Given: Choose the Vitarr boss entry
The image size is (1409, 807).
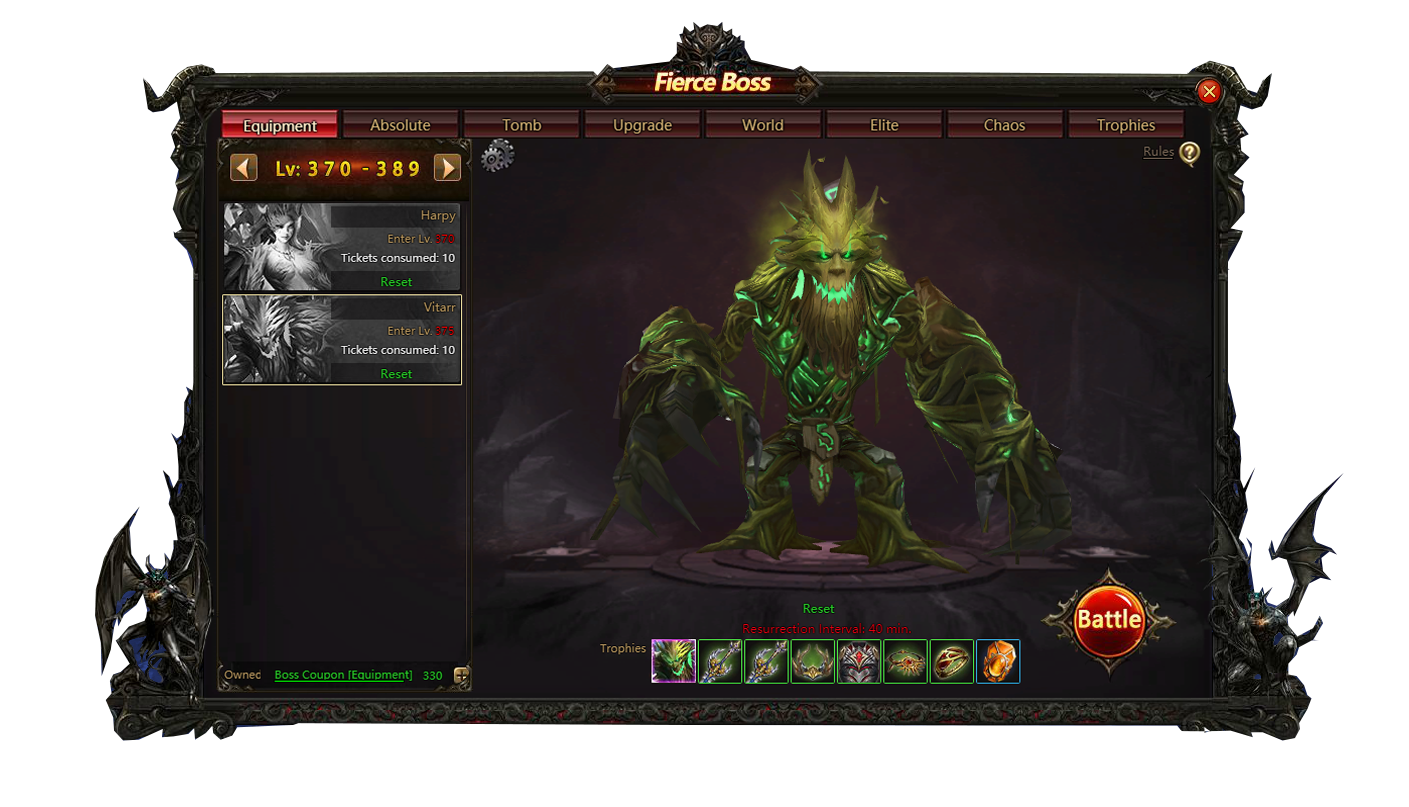Looking at the screenshot, I should (341, 339).
